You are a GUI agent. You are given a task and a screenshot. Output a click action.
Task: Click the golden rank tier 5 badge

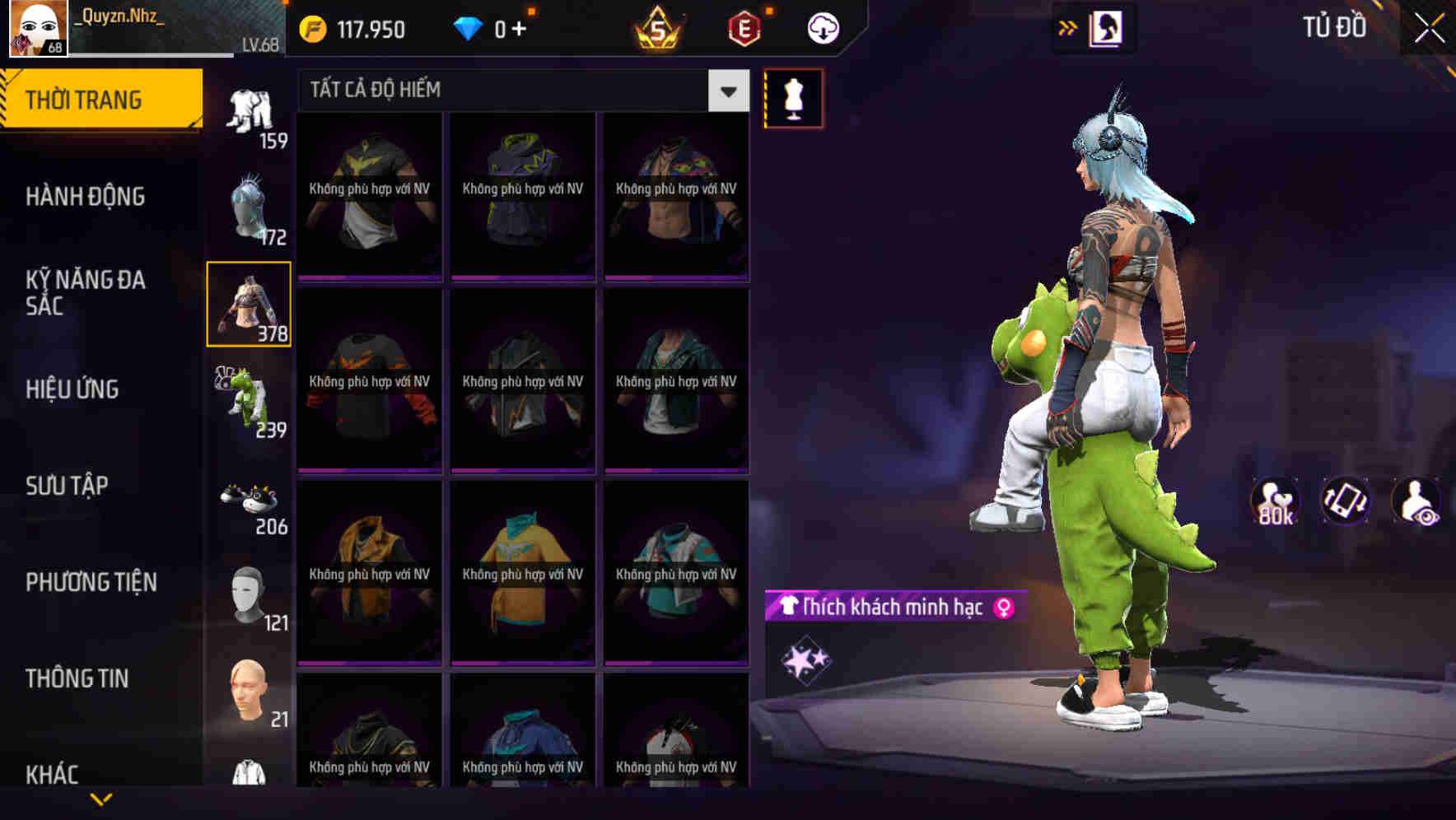click(x=659, y=27)
